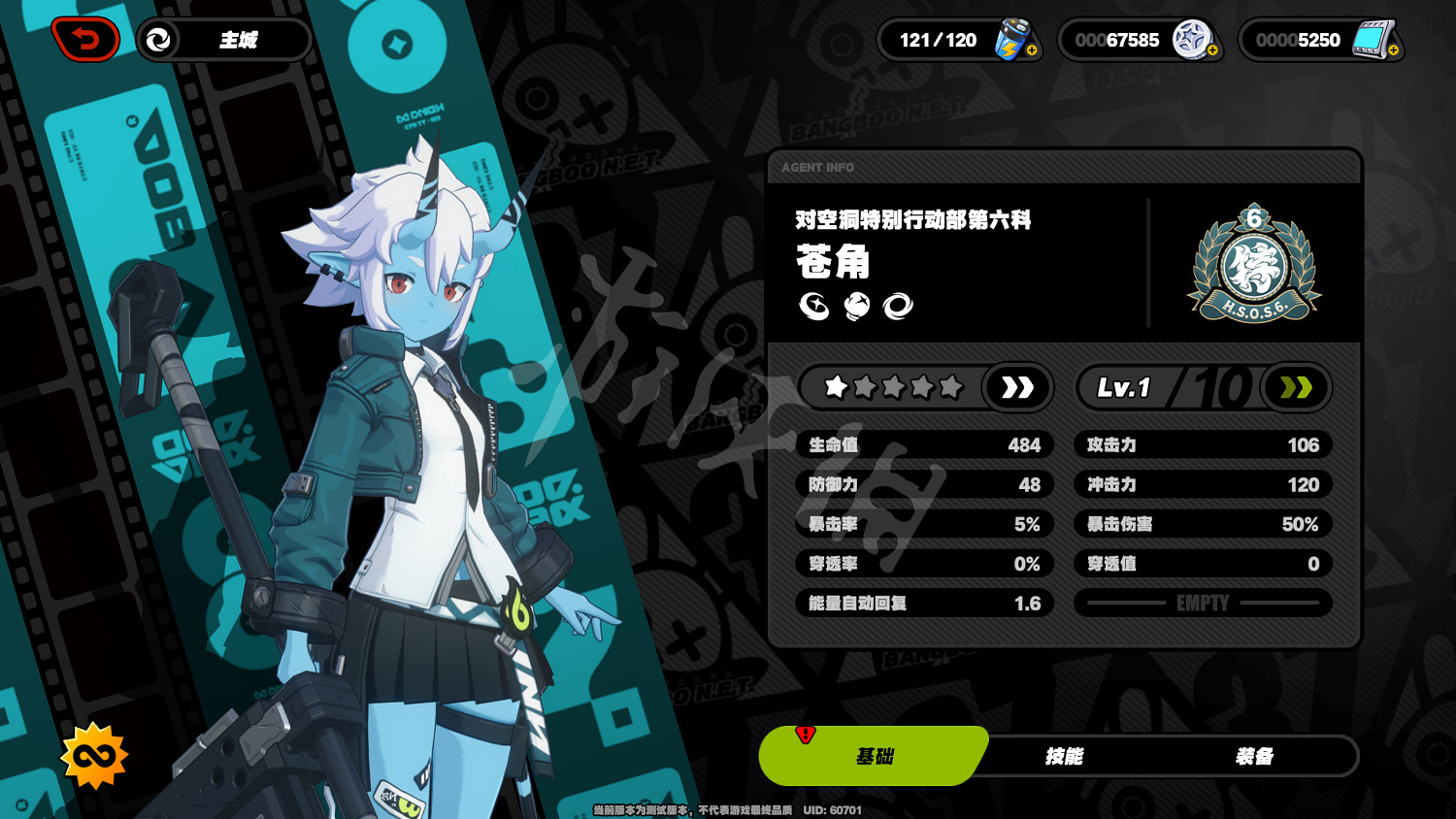Open the H.S.O.S.6 faction emblem
Screen dimensions: 1456x819
pyautogui.click(x=1254, y=262)
